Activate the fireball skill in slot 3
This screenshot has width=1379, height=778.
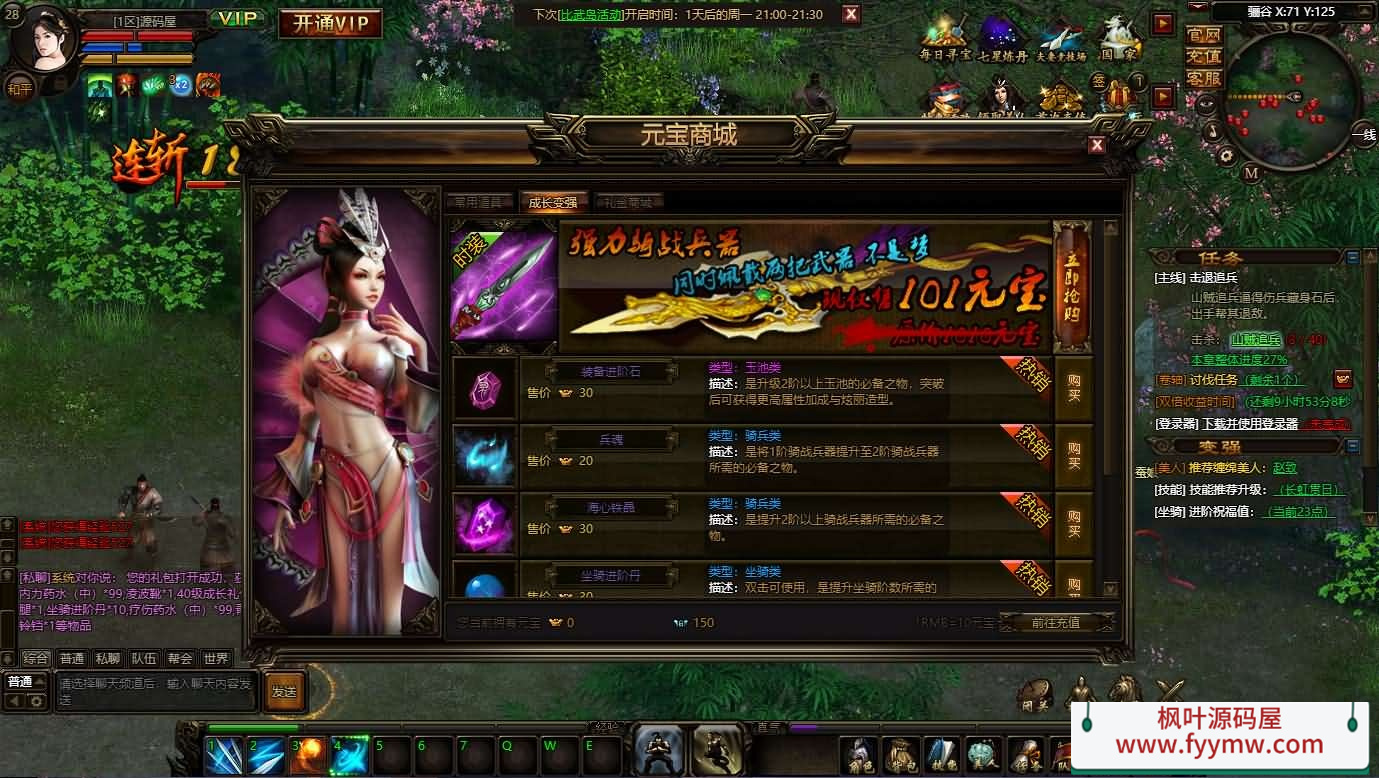(x=307, y=756)
